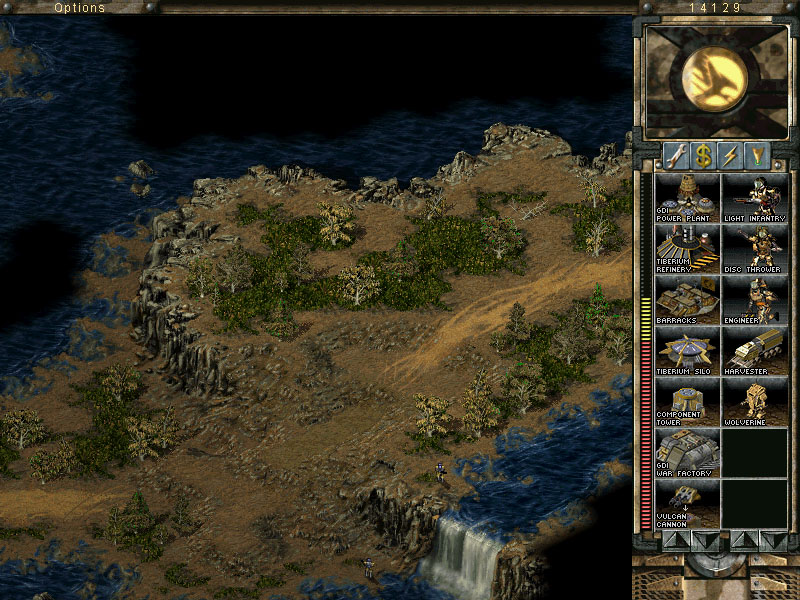The height and width of the screenshot is (600, 800).
Task: Start building a GDI War Factory
Action: tap(687, 453)
